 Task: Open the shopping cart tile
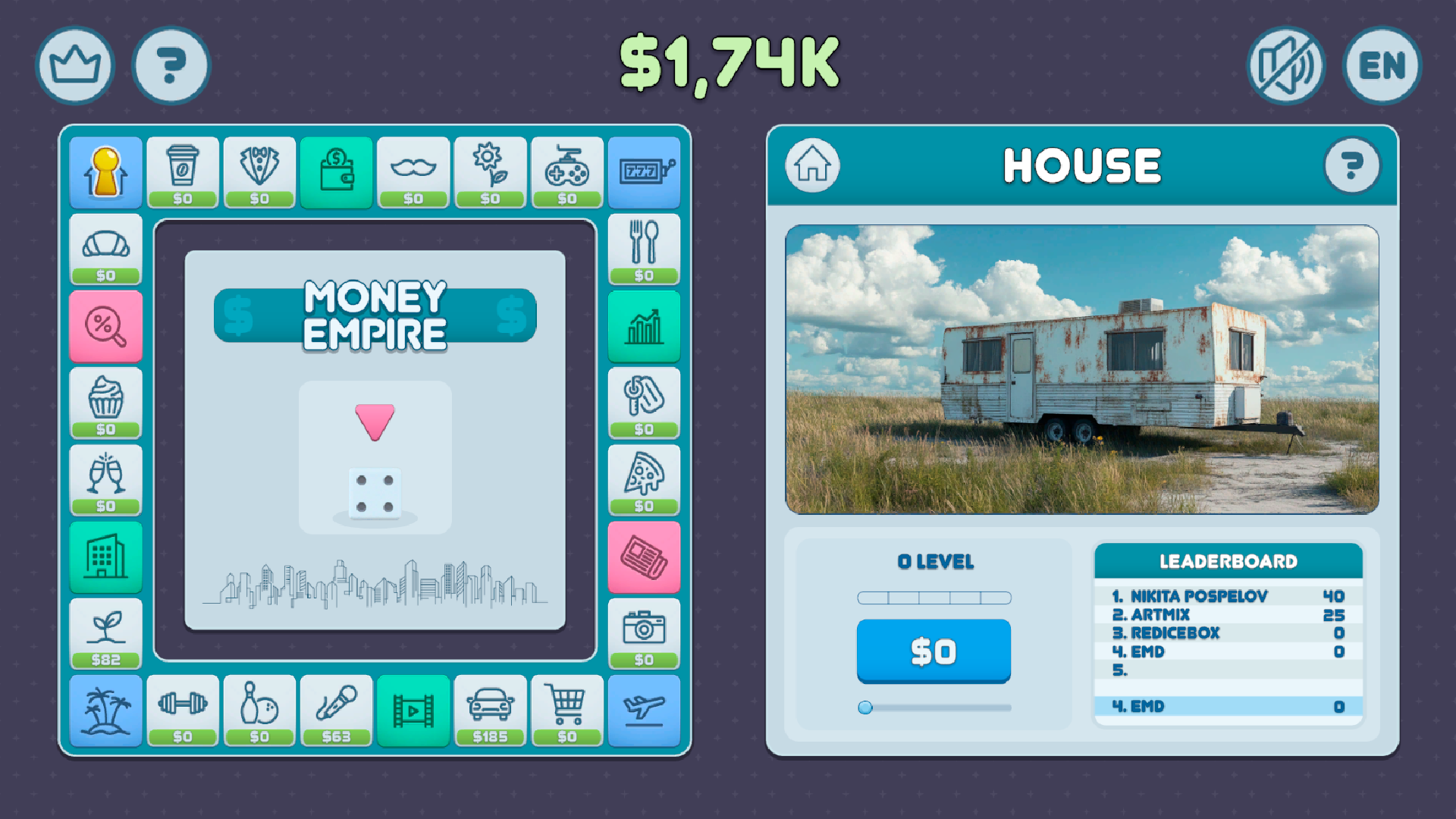pyautogui.click(x=566, y=709)
